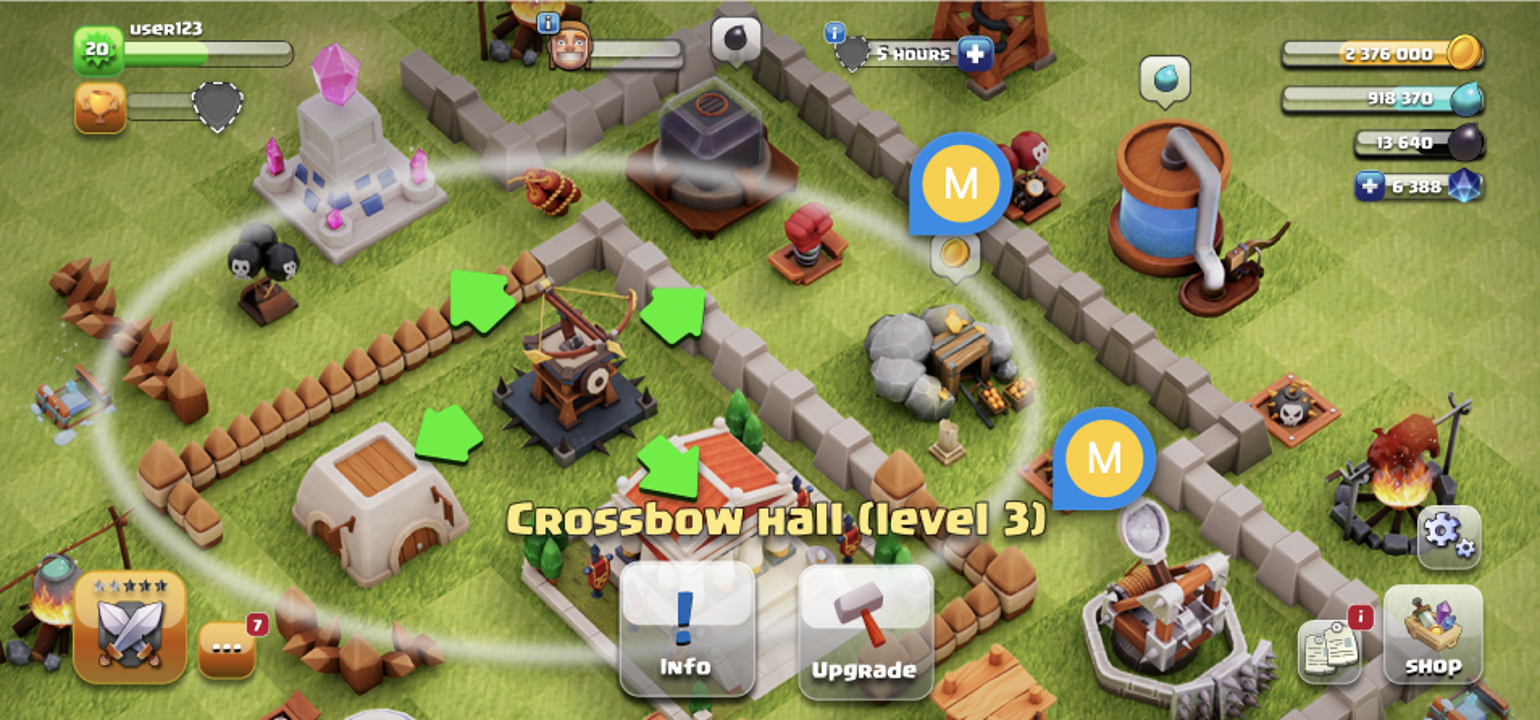Tap the Upgrade hammer button

[x=865, y=629]
